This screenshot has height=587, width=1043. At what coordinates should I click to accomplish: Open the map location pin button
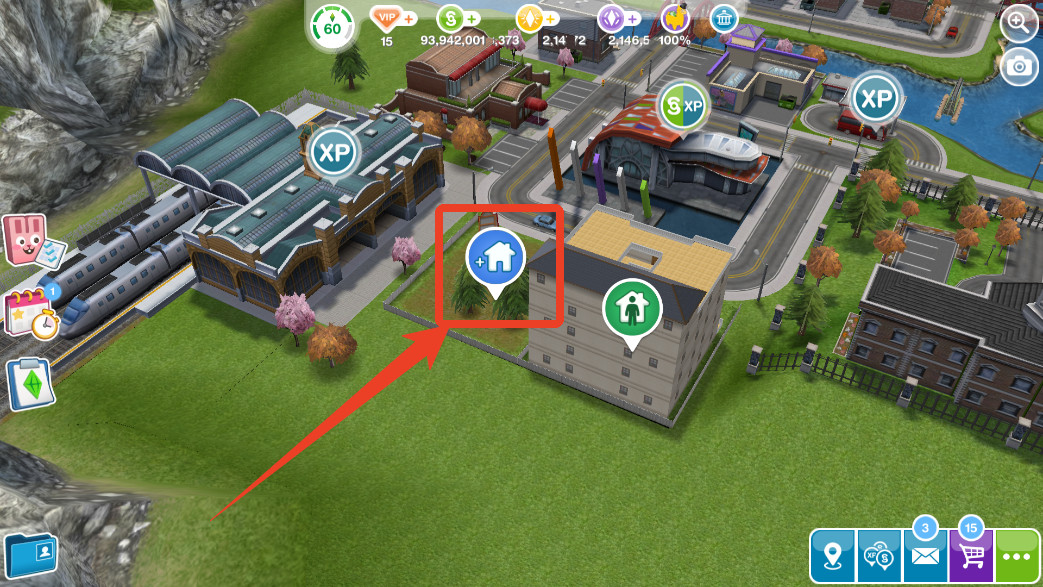833,557
